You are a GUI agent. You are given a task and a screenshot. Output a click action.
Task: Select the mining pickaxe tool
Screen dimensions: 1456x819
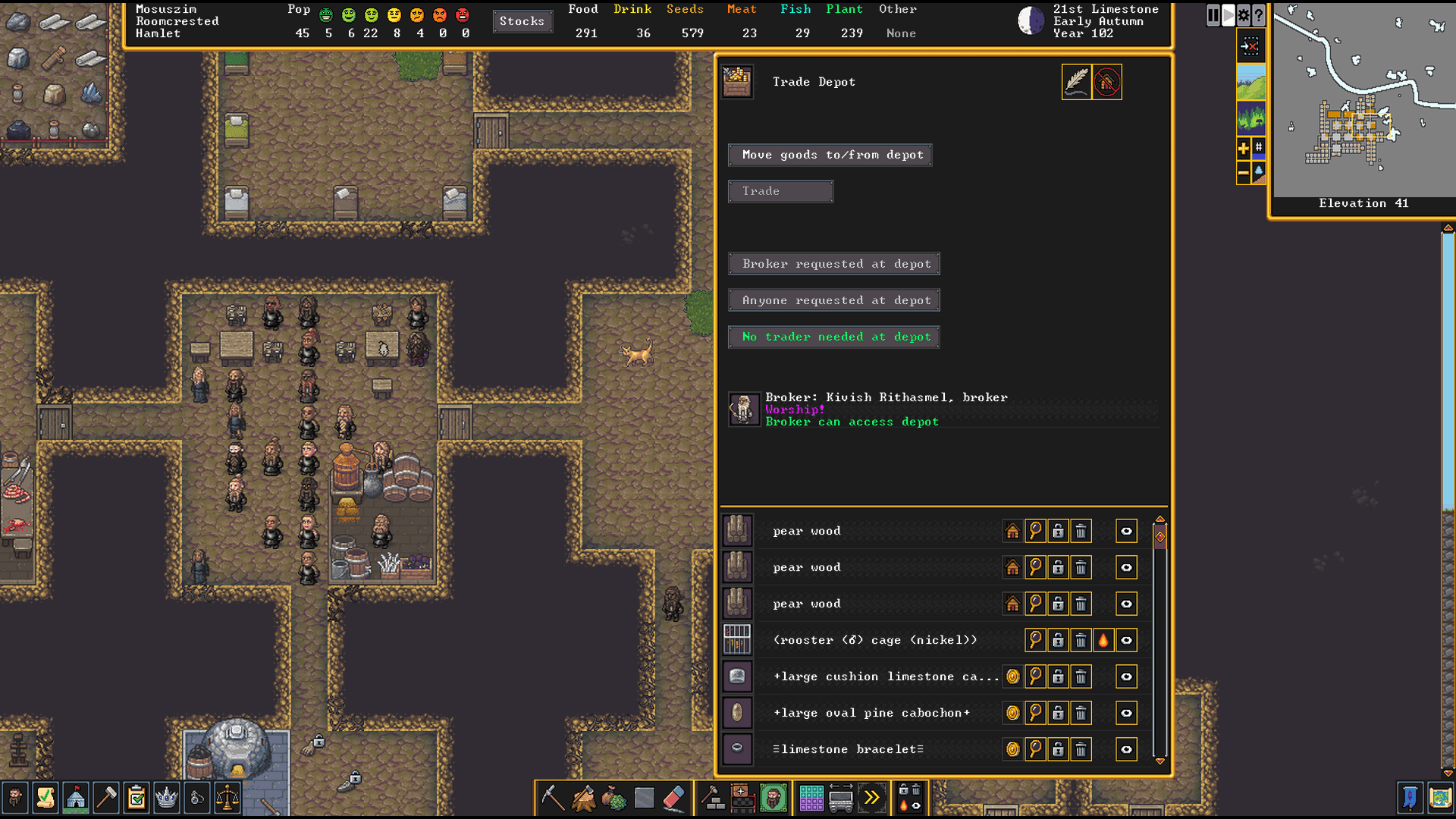pos(552,798)
